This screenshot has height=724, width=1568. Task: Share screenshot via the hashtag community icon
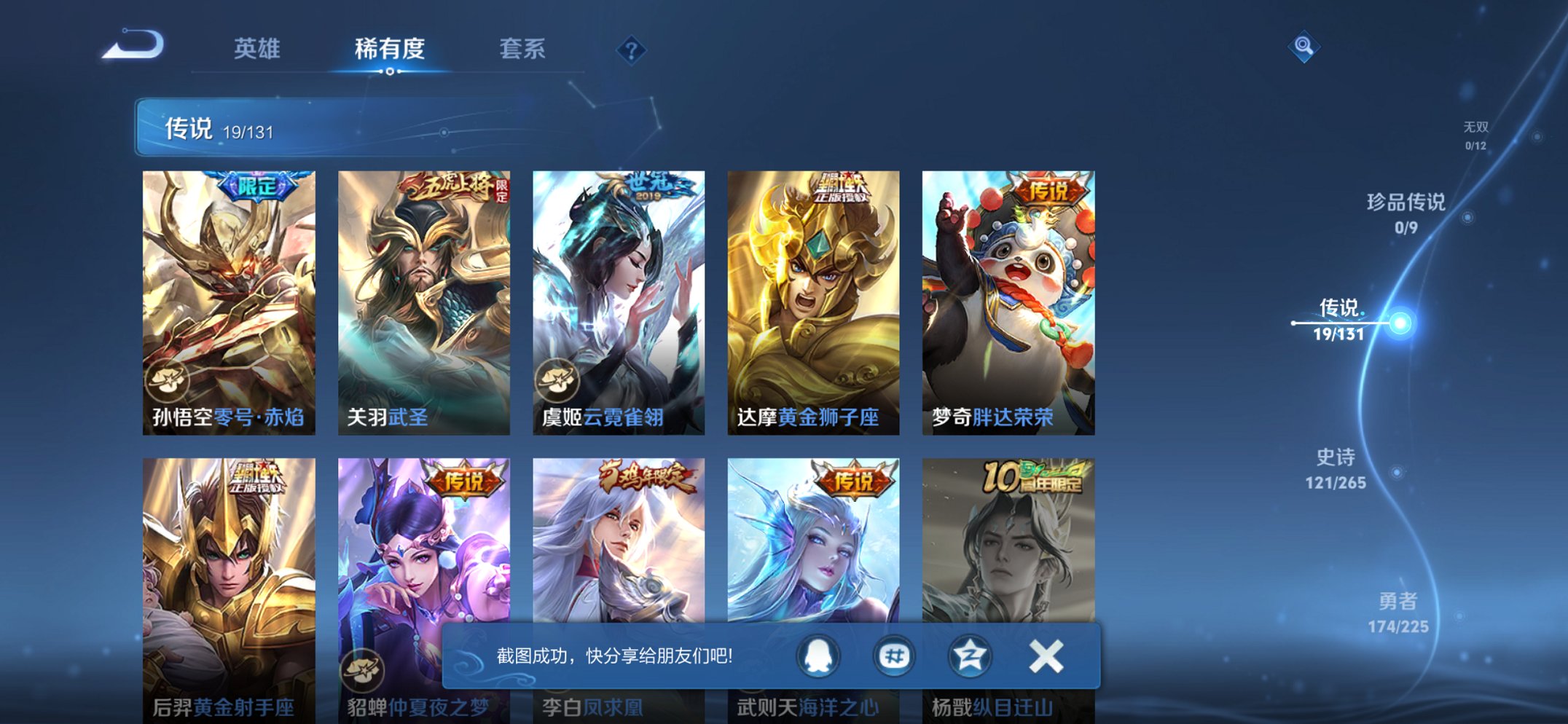895,655
